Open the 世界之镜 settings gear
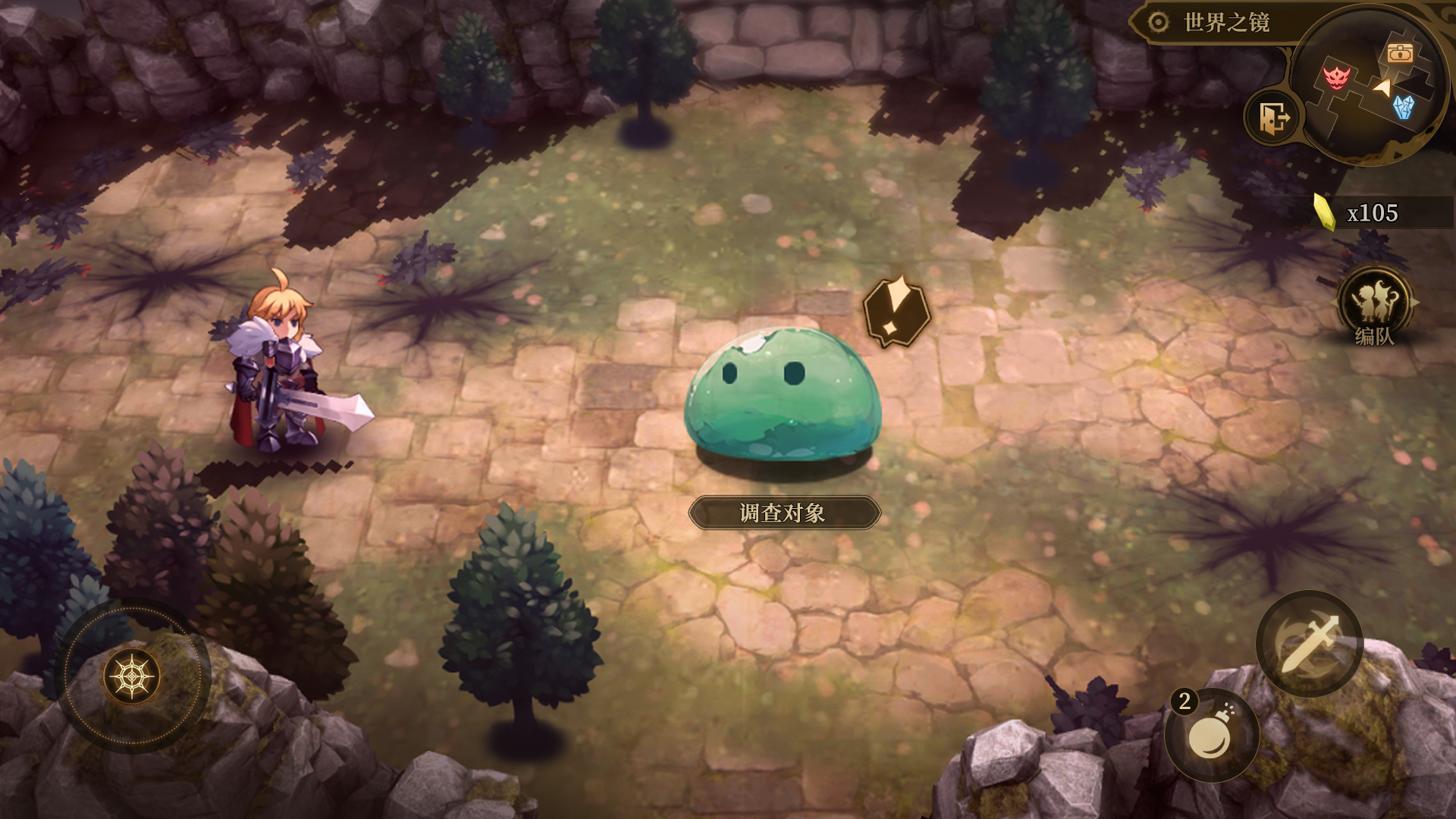Image resolution: width=1456 pixels, height=819 pixels. [1158, 22]
